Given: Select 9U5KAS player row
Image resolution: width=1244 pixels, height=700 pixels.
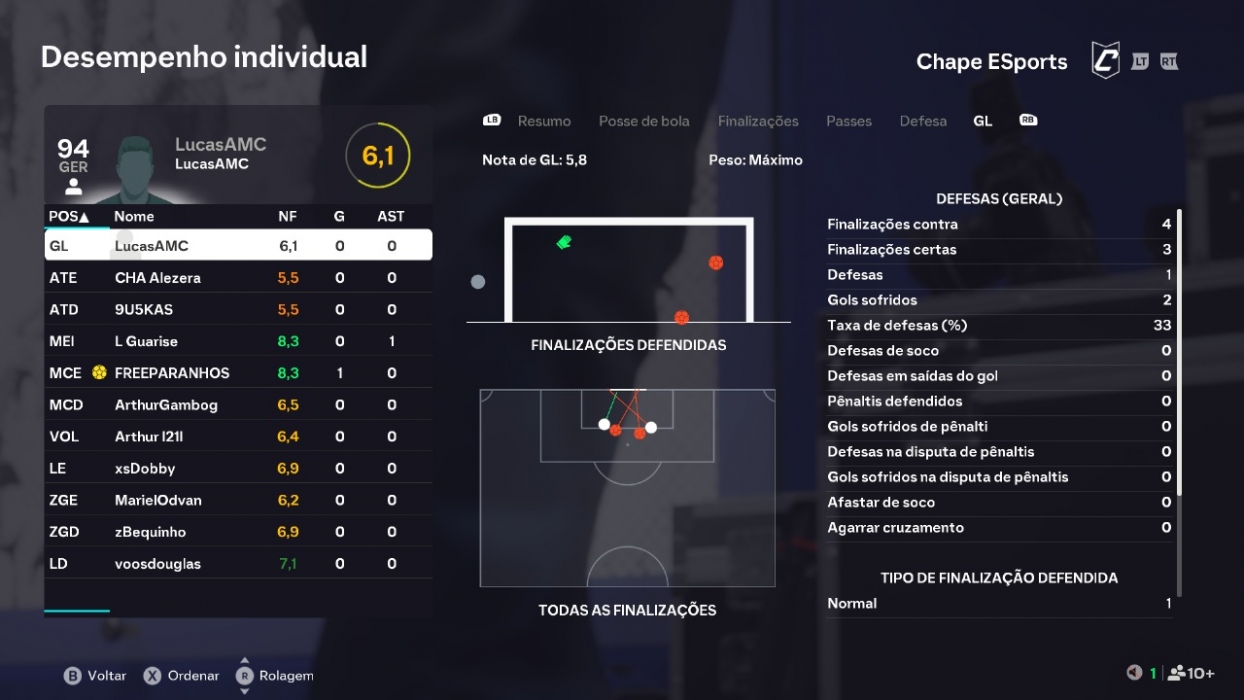Looking at the screenshot, I should 238,310.
